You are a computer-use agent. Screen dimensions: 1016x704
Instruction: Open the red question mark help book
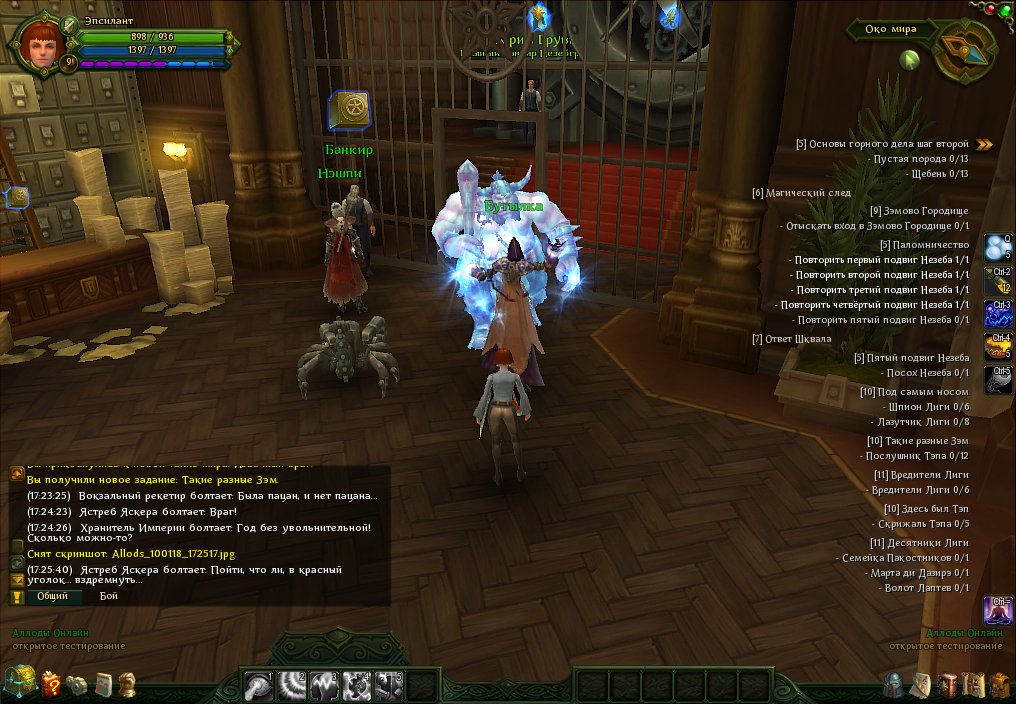[x=51, y=684]
